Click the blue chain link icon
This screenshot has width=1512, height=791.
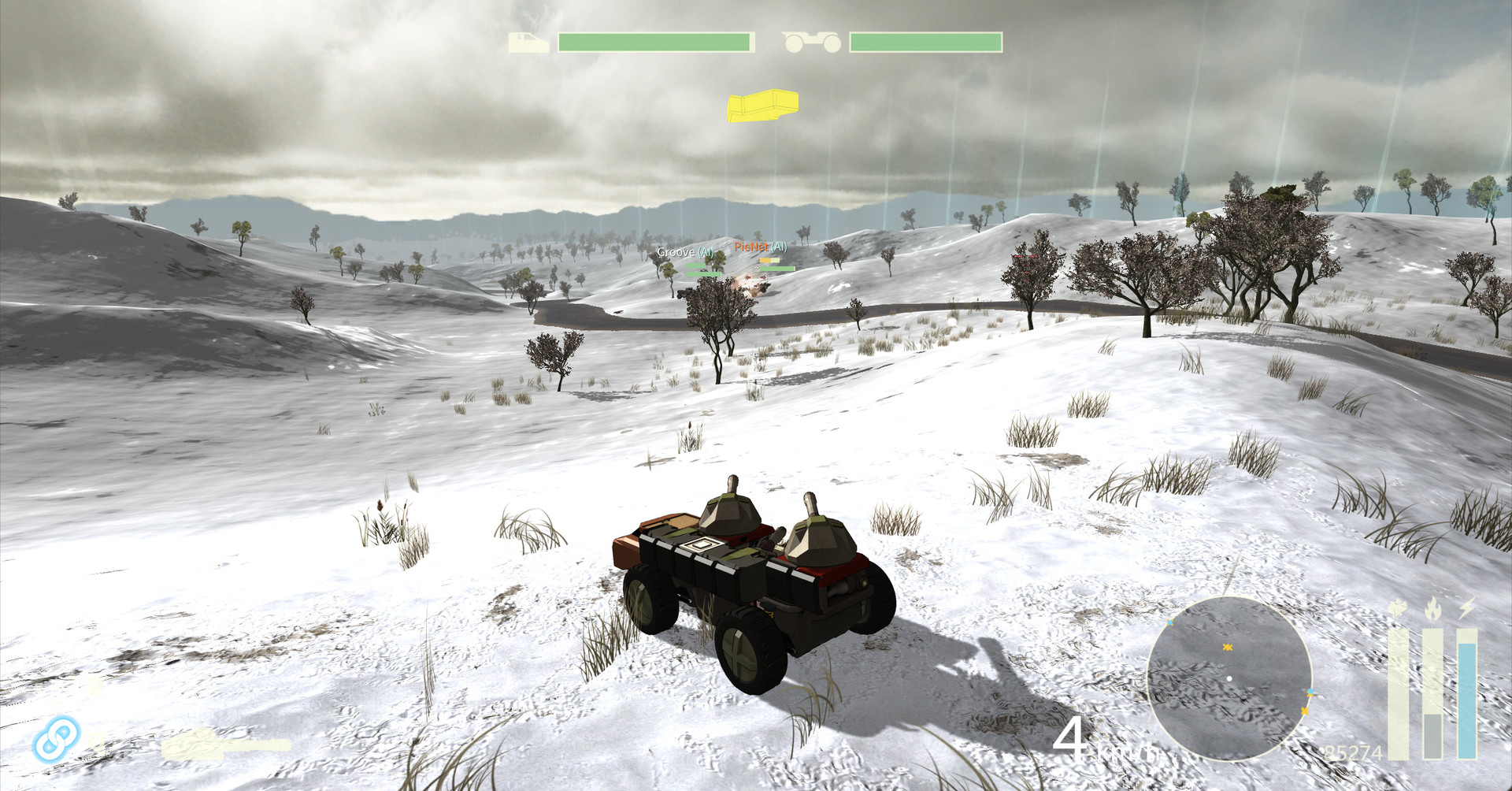pyautogui.click(x=57, y=739)
